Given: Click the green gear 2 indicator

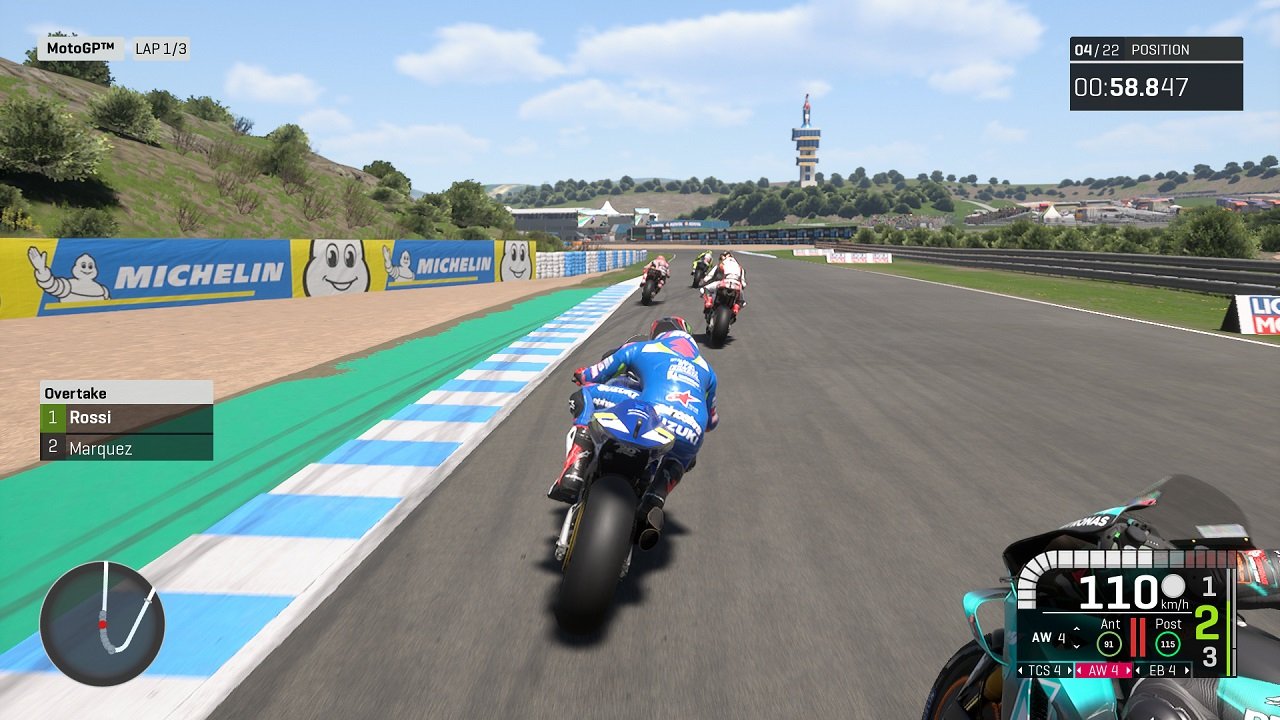Looking at the screenshot, I should tap(1209, 624).
